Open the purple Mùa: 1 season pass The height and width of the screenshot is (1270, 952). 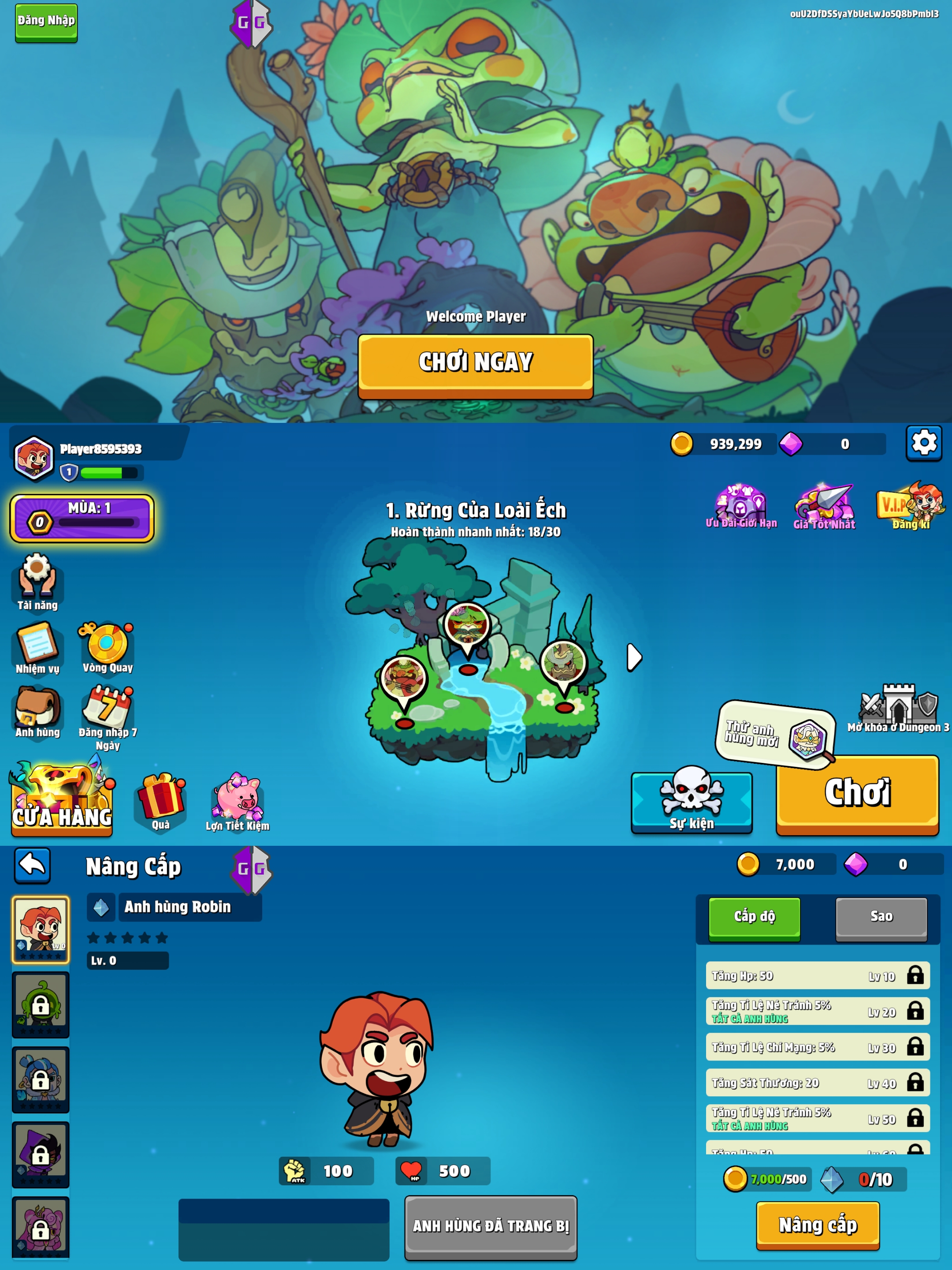82,518
